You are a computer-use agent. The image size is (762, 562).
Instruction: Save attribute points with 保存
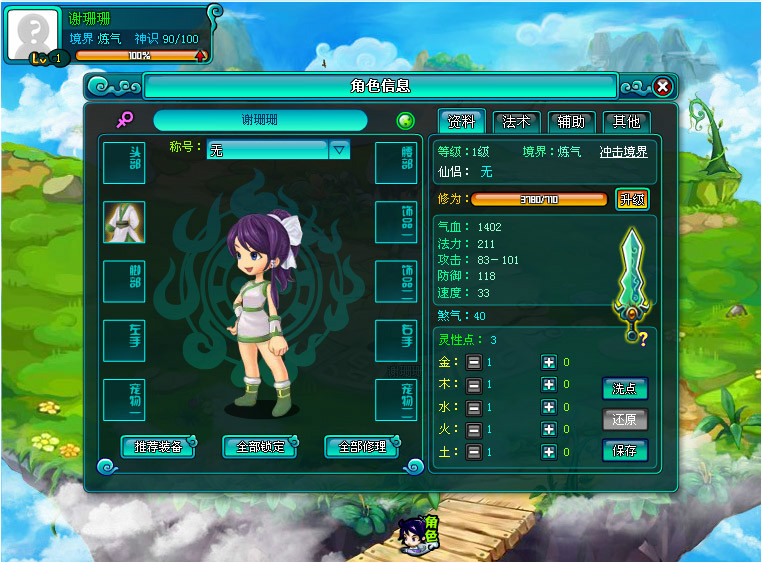pos(625,450)
